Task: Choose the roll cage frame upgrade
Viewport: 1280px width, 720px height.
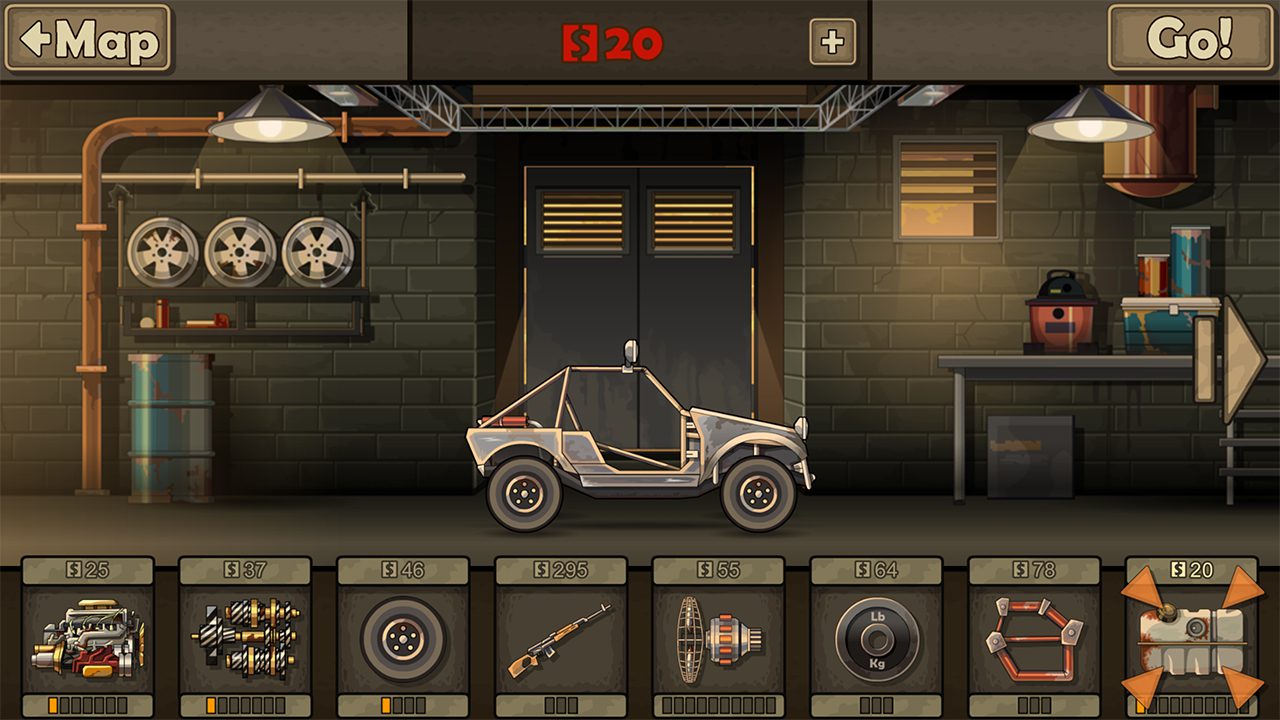Action: click(x=1034, y=638)
